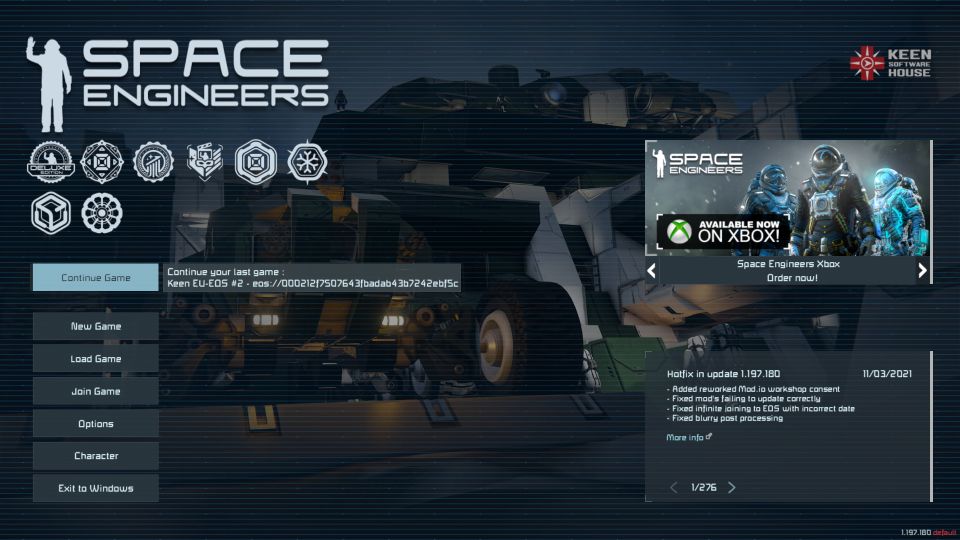Click the Deluxe Edition badge icon
960x540 pixels.
coord(51,161)
